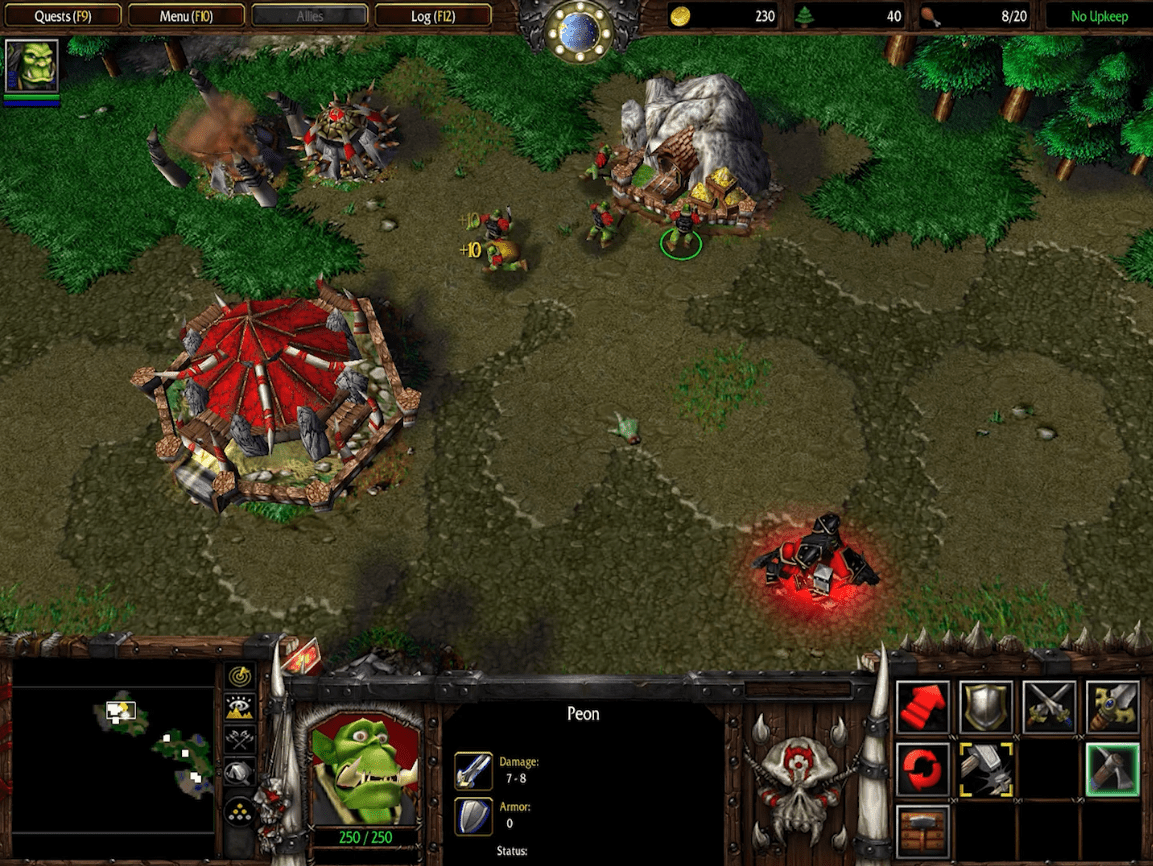Choose the single sword Attack command

[x=1113, y=707]
